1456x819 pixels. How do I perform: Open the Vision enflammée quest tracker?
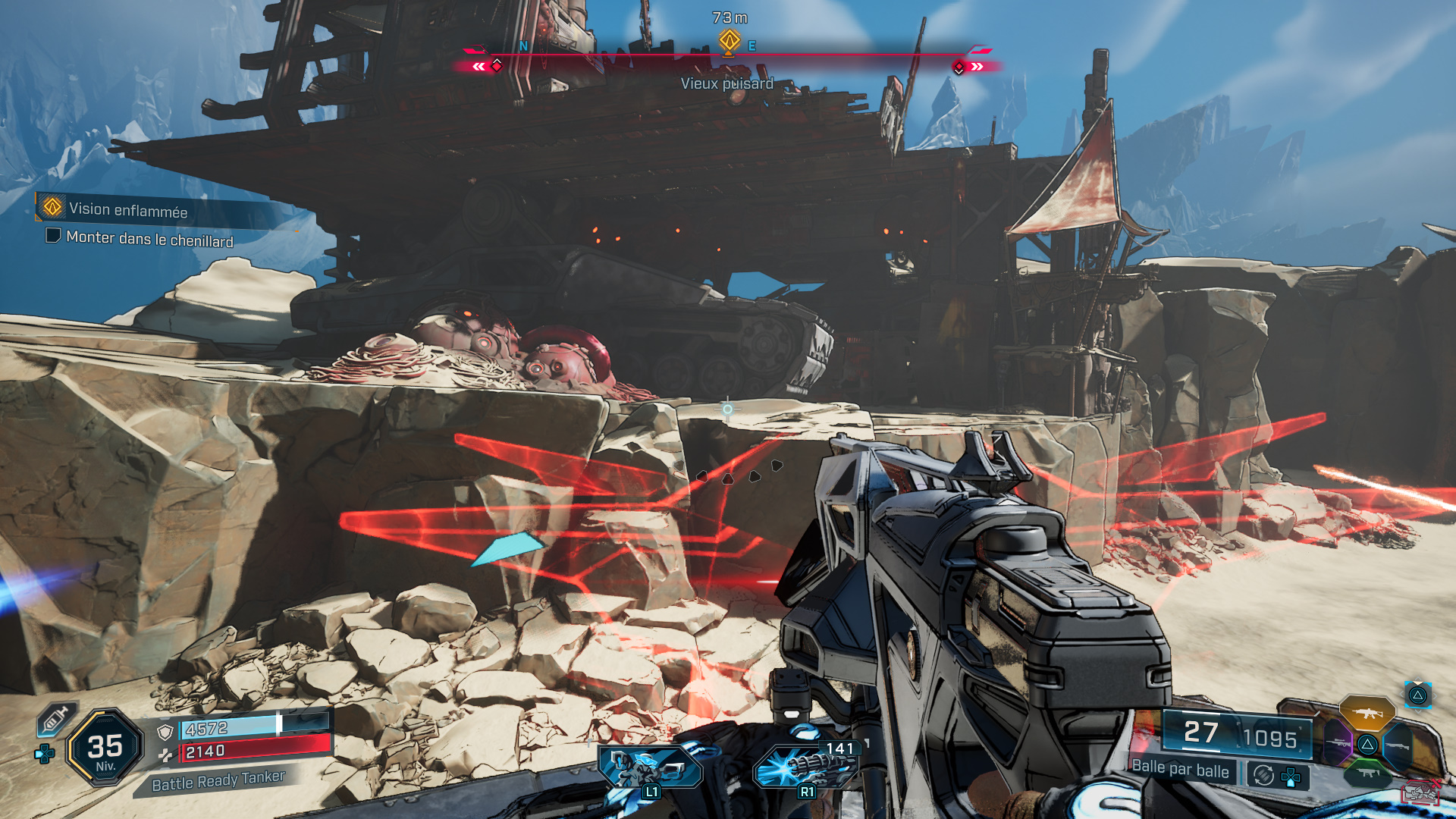(x=127, y=209)
